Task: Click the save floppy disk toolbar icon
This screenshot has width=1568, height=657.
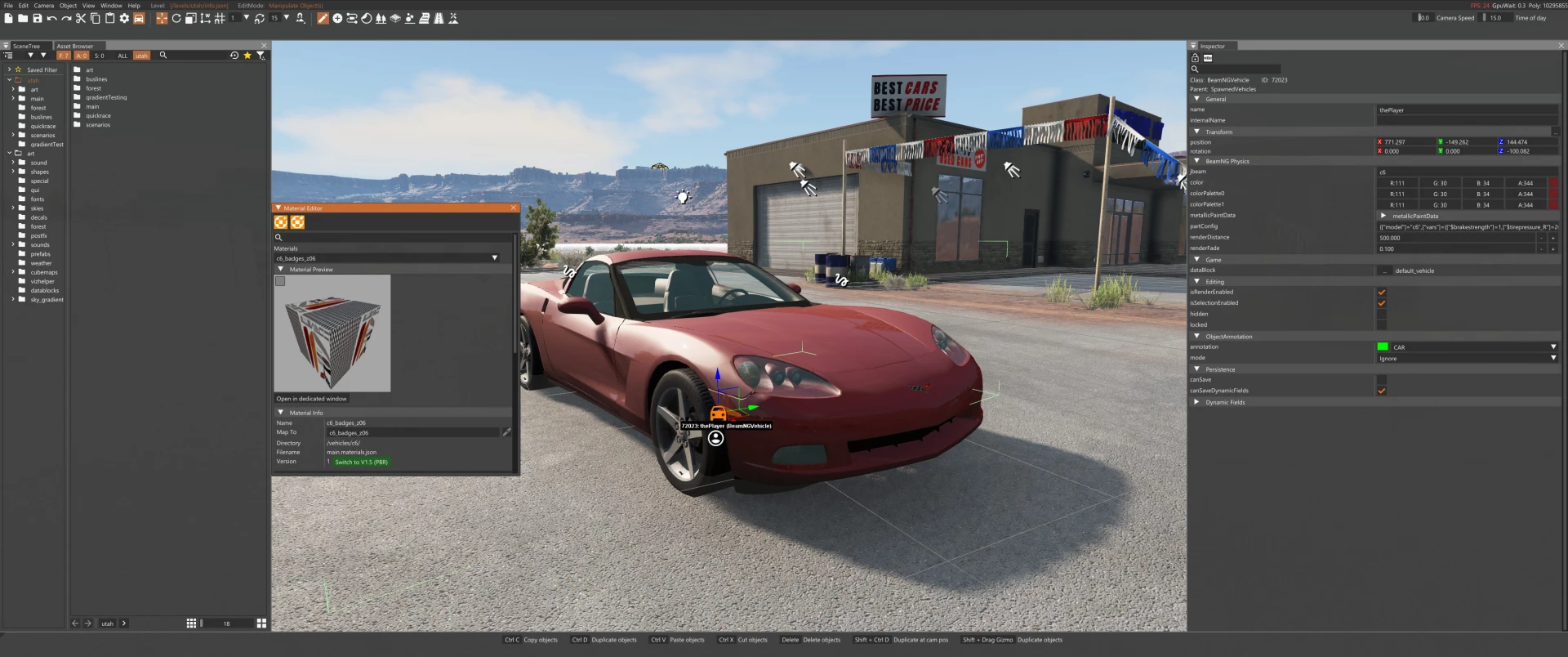Action: coord(38,18)
